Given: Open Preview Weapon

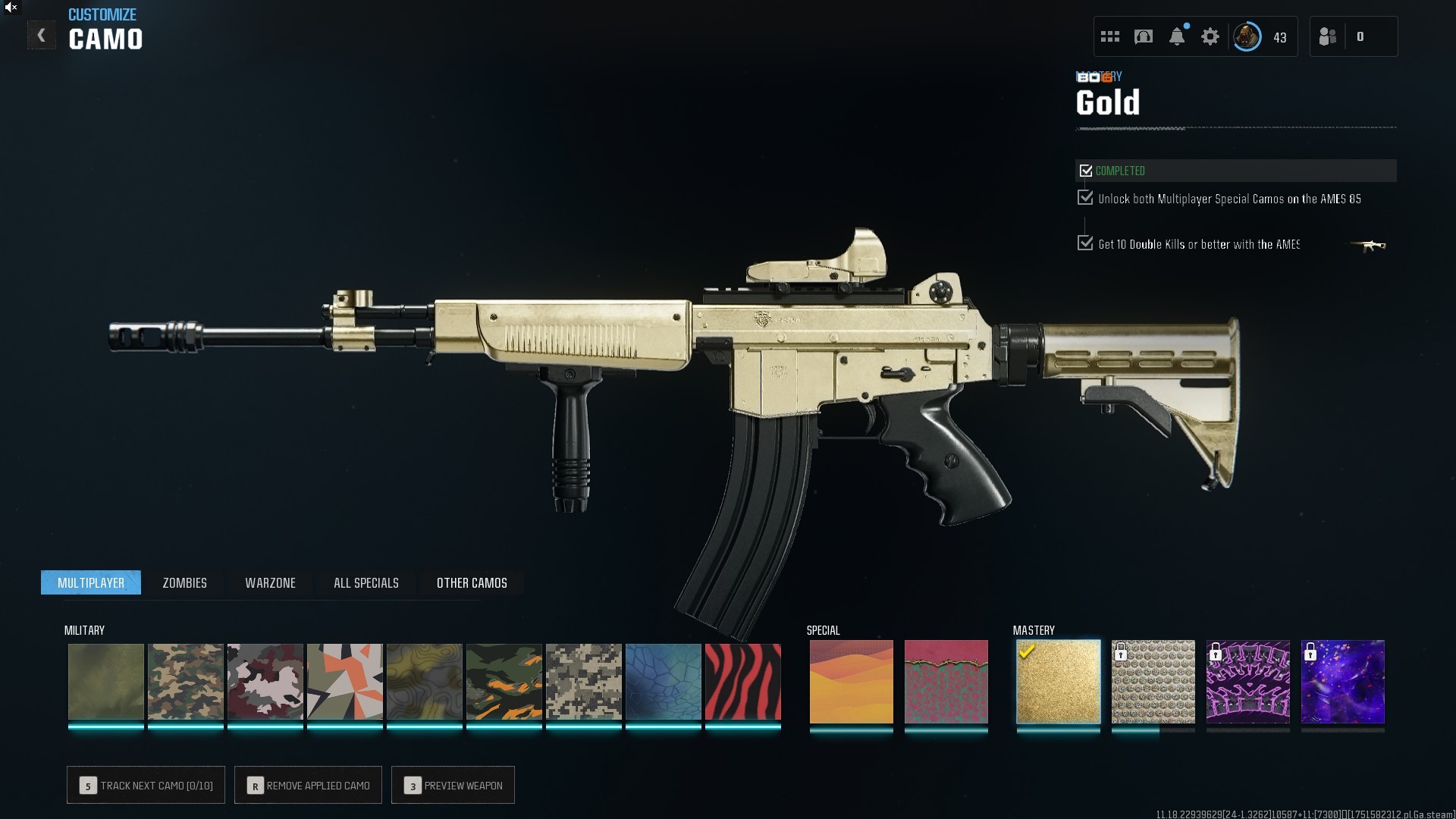Looking at the screenshot, I should click(453, 785).
